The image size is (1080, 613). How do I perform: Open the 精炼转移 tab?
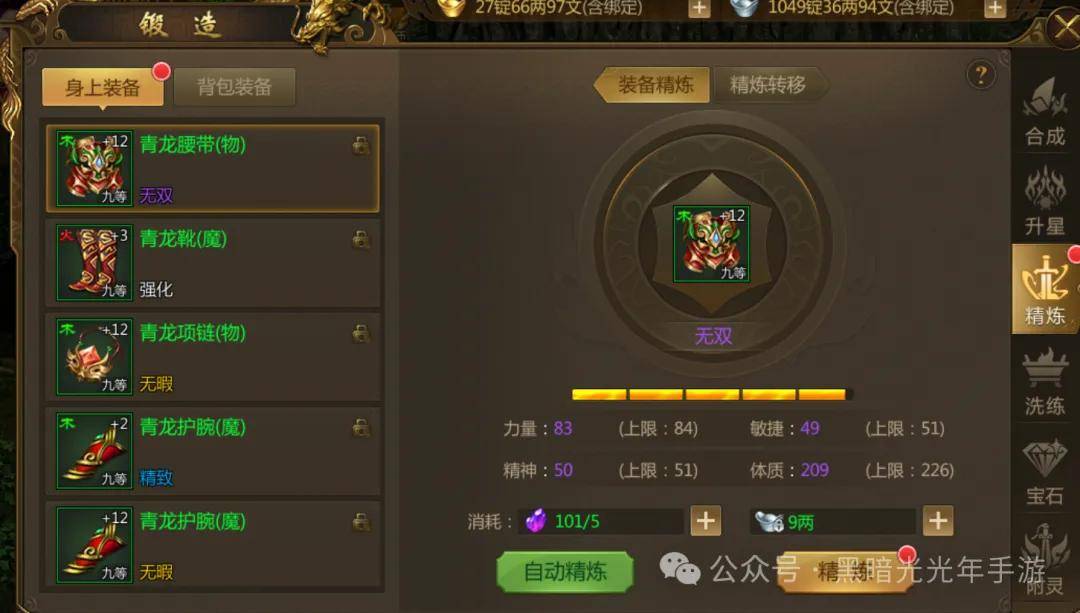point(767,85)
